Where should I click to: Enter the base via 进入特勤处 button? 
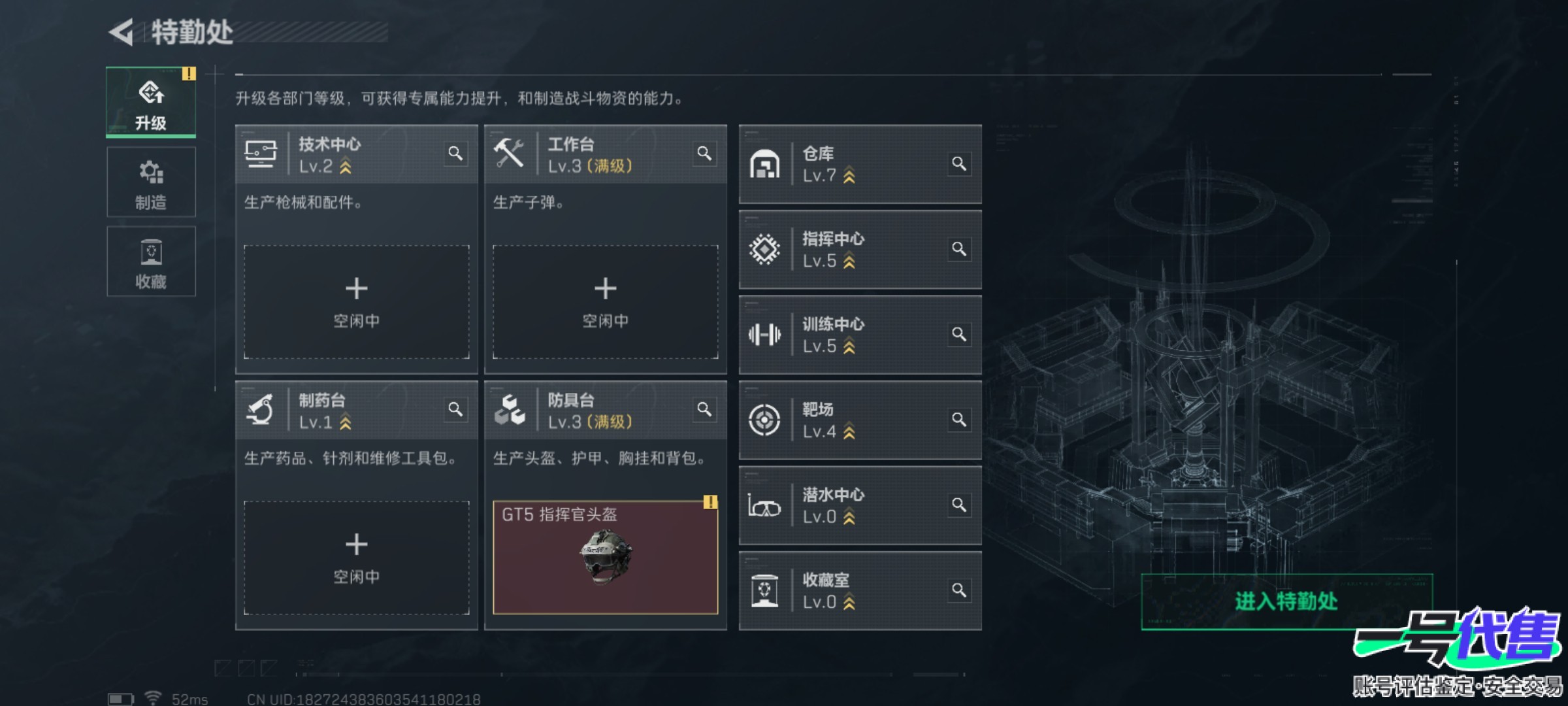click(x=1286, y=601)
